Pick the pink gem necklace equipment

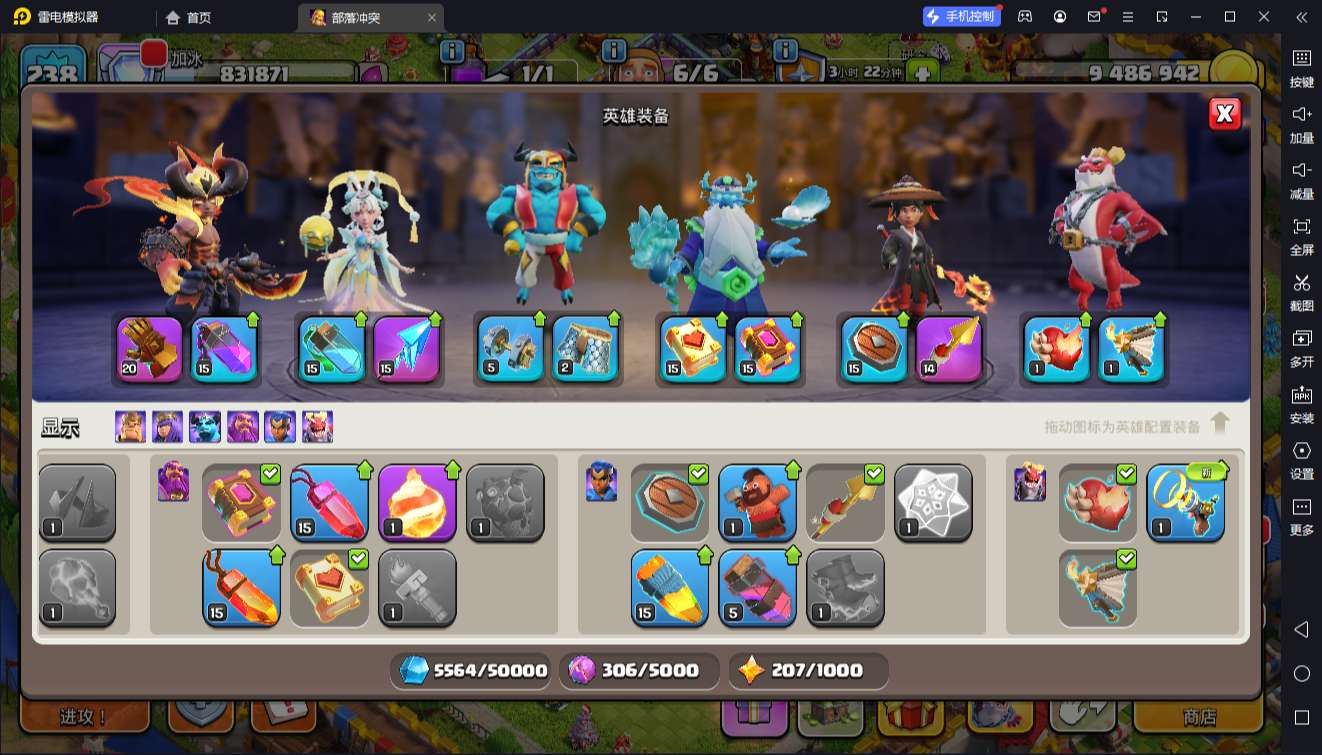click(330, 502)
